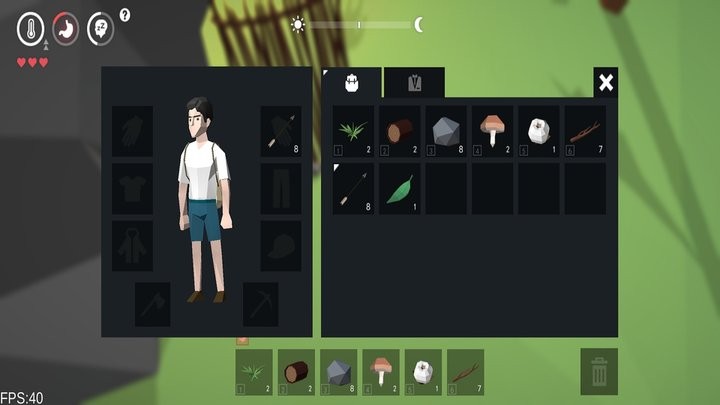Pick the wood log in the backpack grid
This screenshot has height=405, width=720.
pyautogui.click(x=400, y=132)
